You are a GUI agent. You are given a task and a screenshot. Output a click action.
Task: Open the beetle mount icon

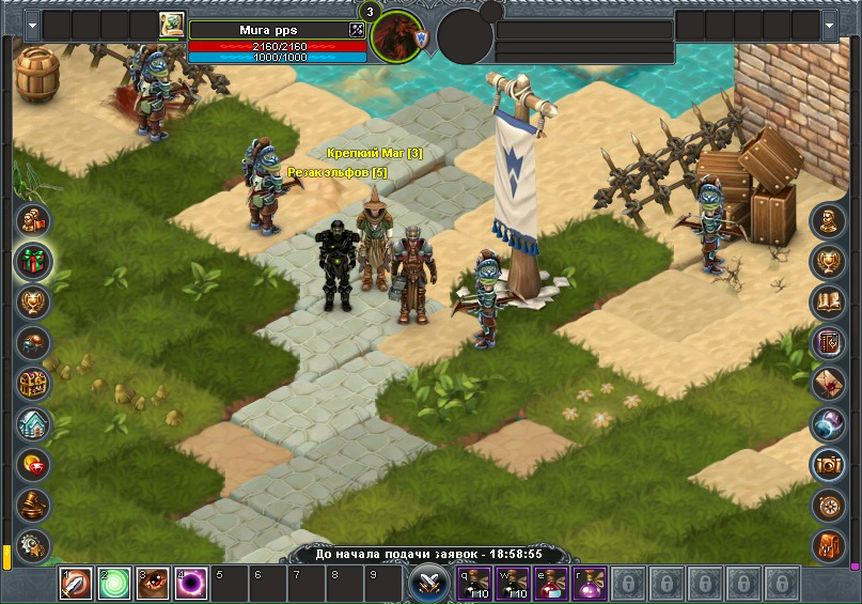[x=34, y=343]
